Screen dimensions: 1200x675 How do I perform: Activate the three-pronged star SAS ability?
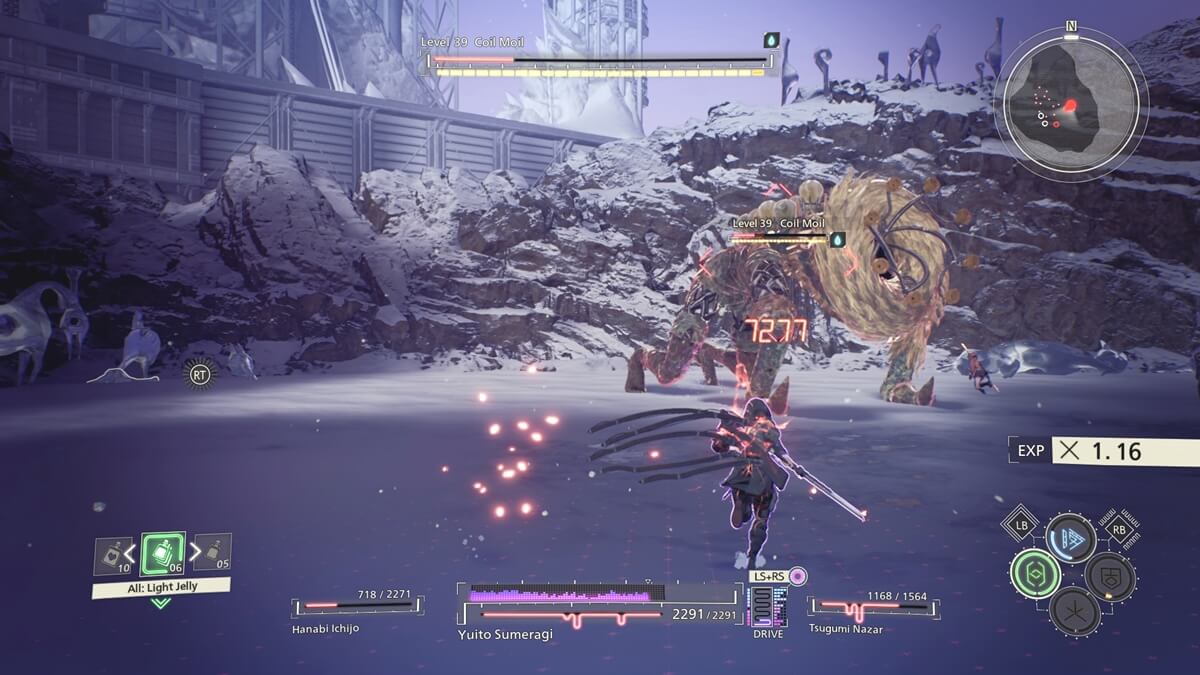coord(1075,610)
